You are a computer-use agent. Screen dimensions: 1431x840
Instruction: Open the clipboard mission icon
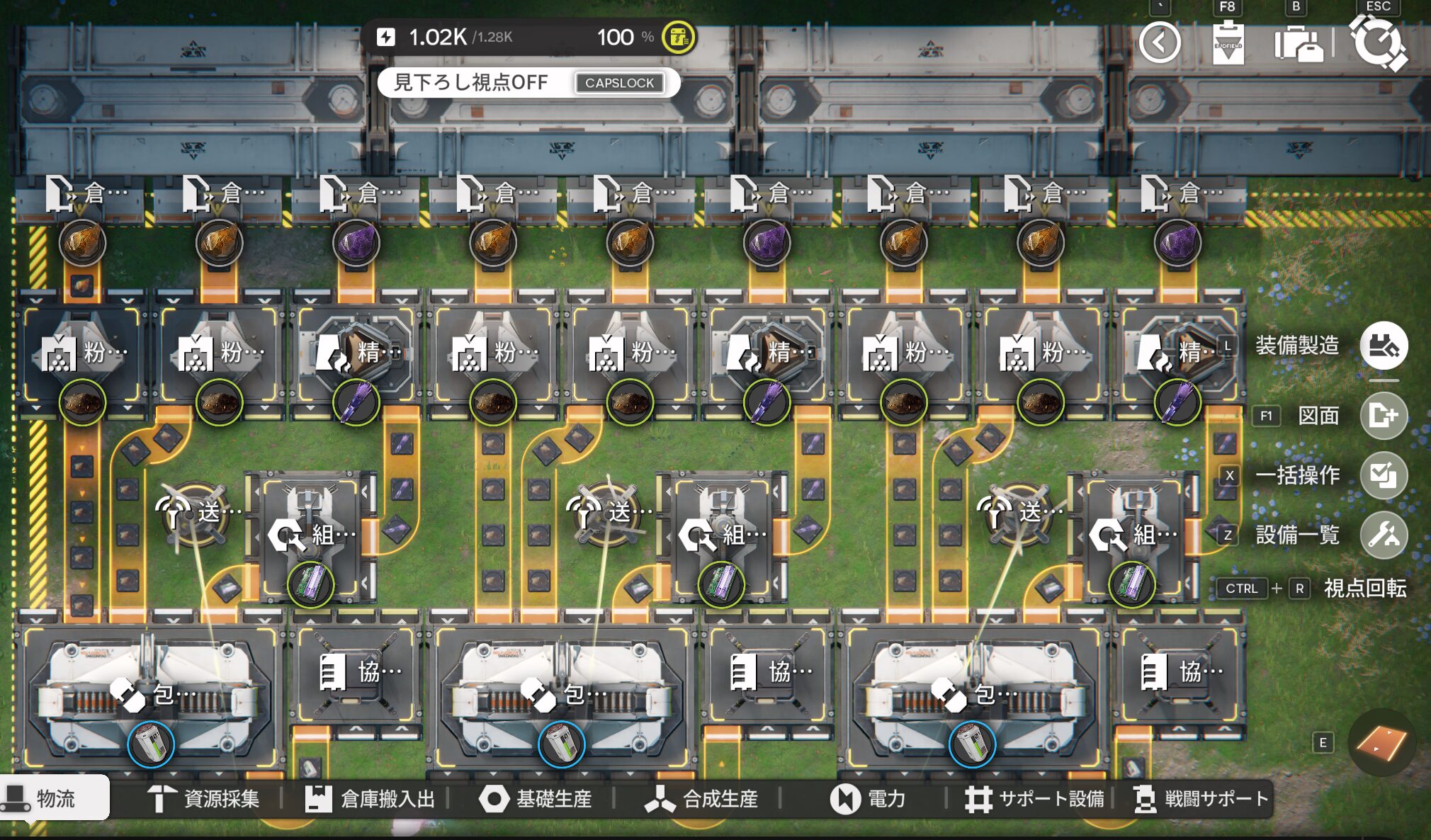(x=1228, y=43)
